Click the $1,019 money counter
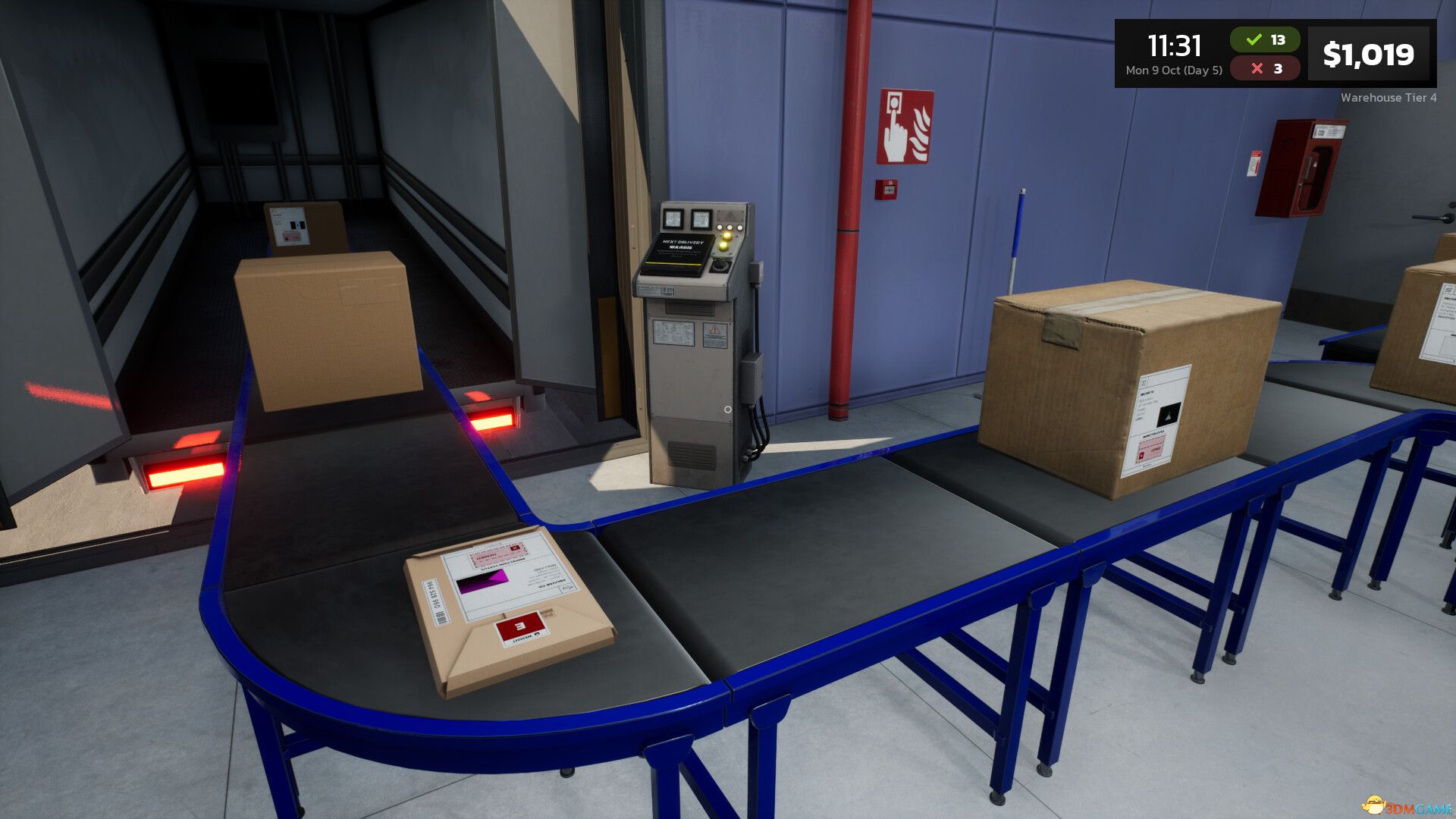The image size is (1456, 819). coord(1370,54)
